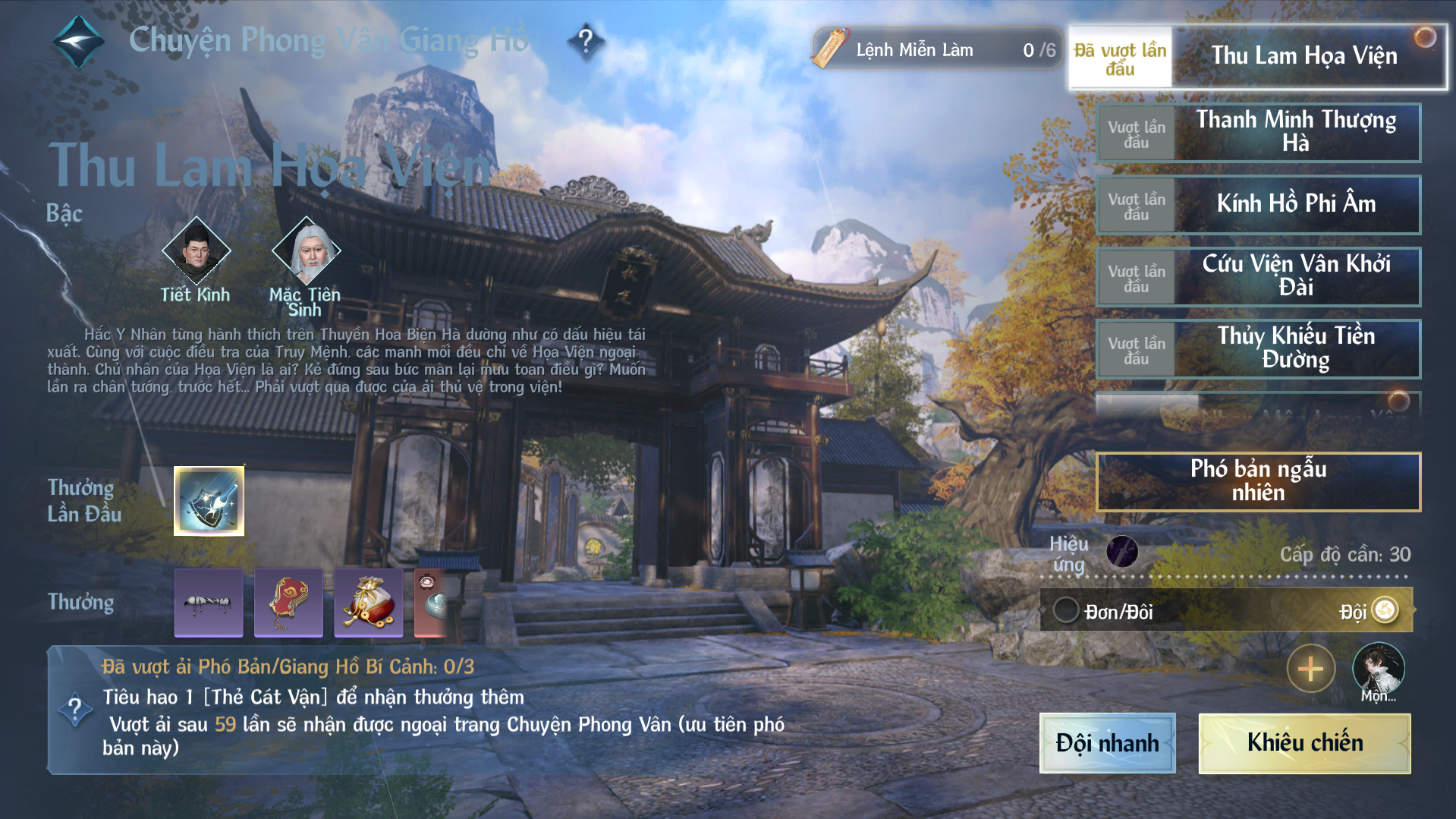
Task: Inspect the first-clear reward item
Action: pyautogui.click(x=209, y=501)
